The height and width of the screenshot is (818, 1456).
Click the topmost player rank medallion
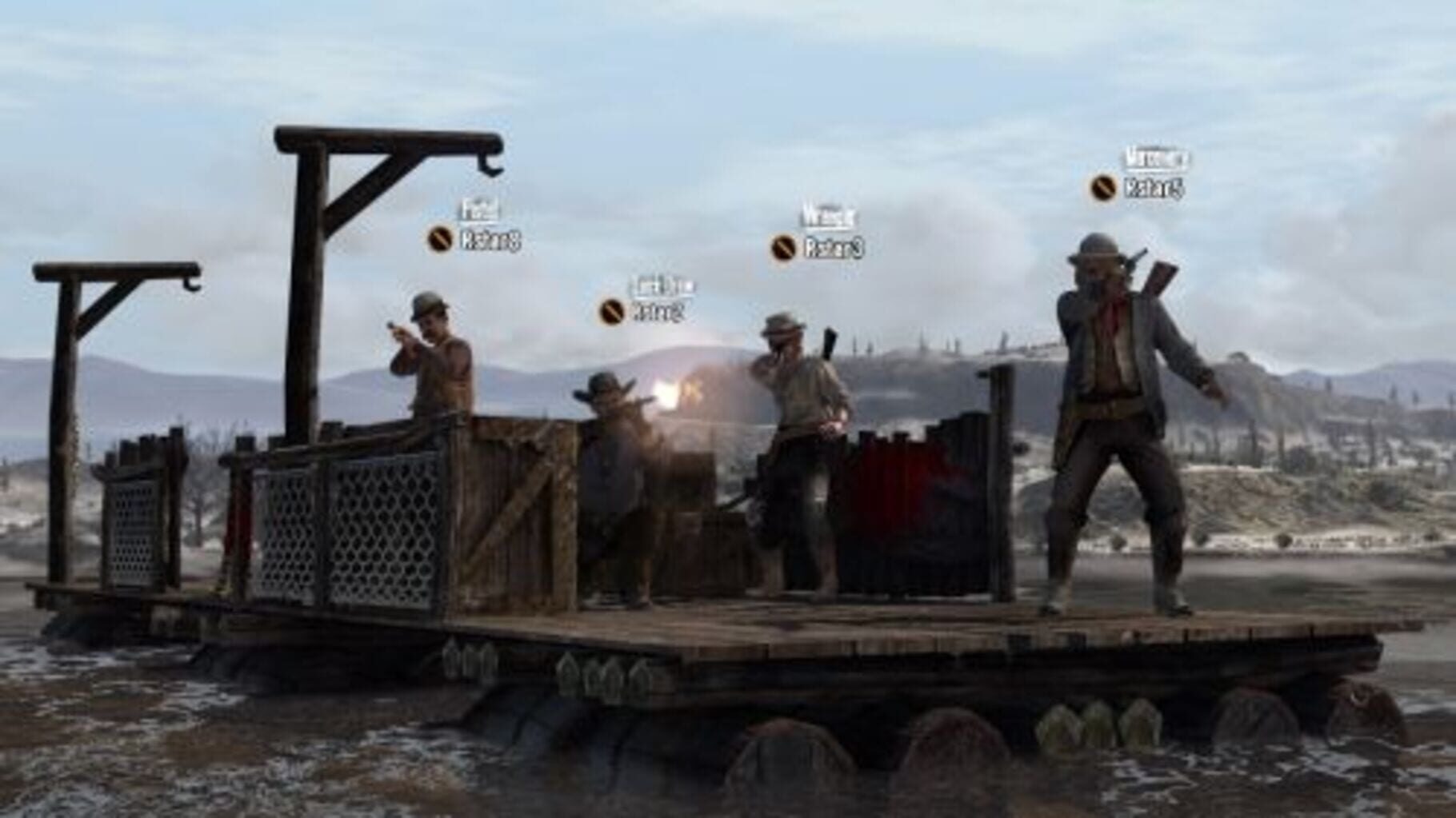coord(1102,189)
